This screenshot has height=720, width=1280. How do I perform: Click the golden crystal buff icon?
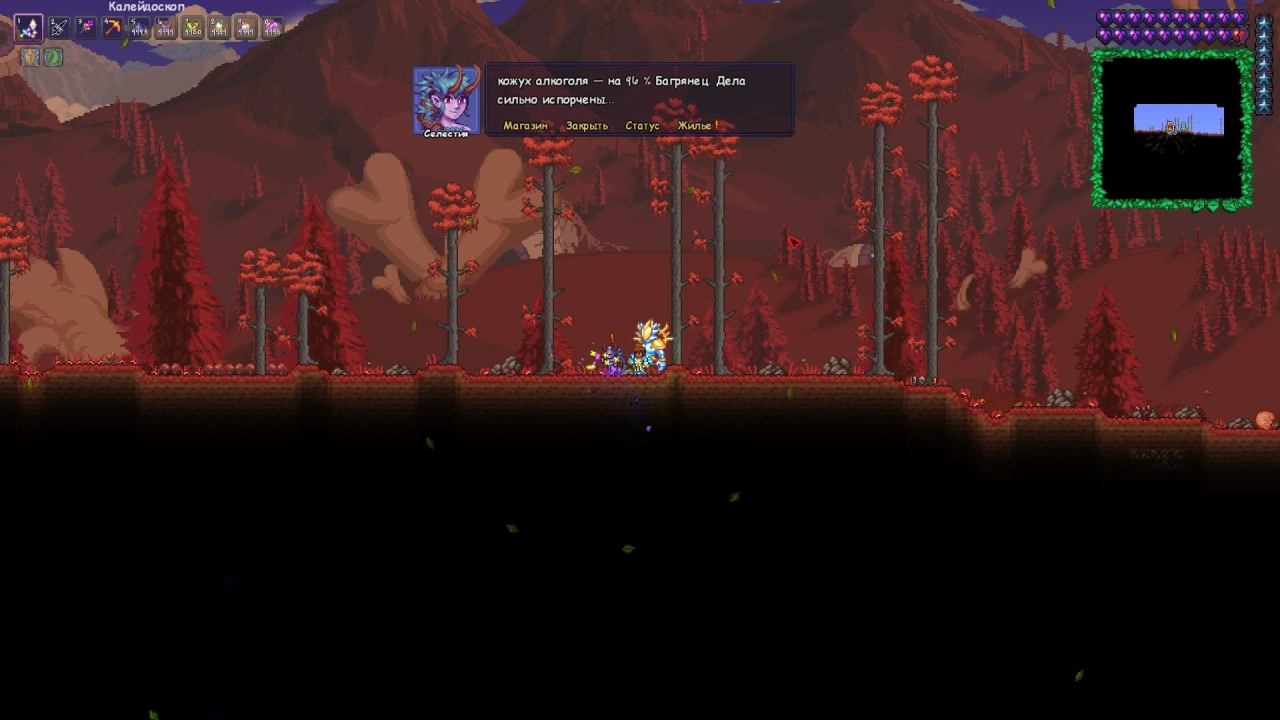[x=30, y=57]
